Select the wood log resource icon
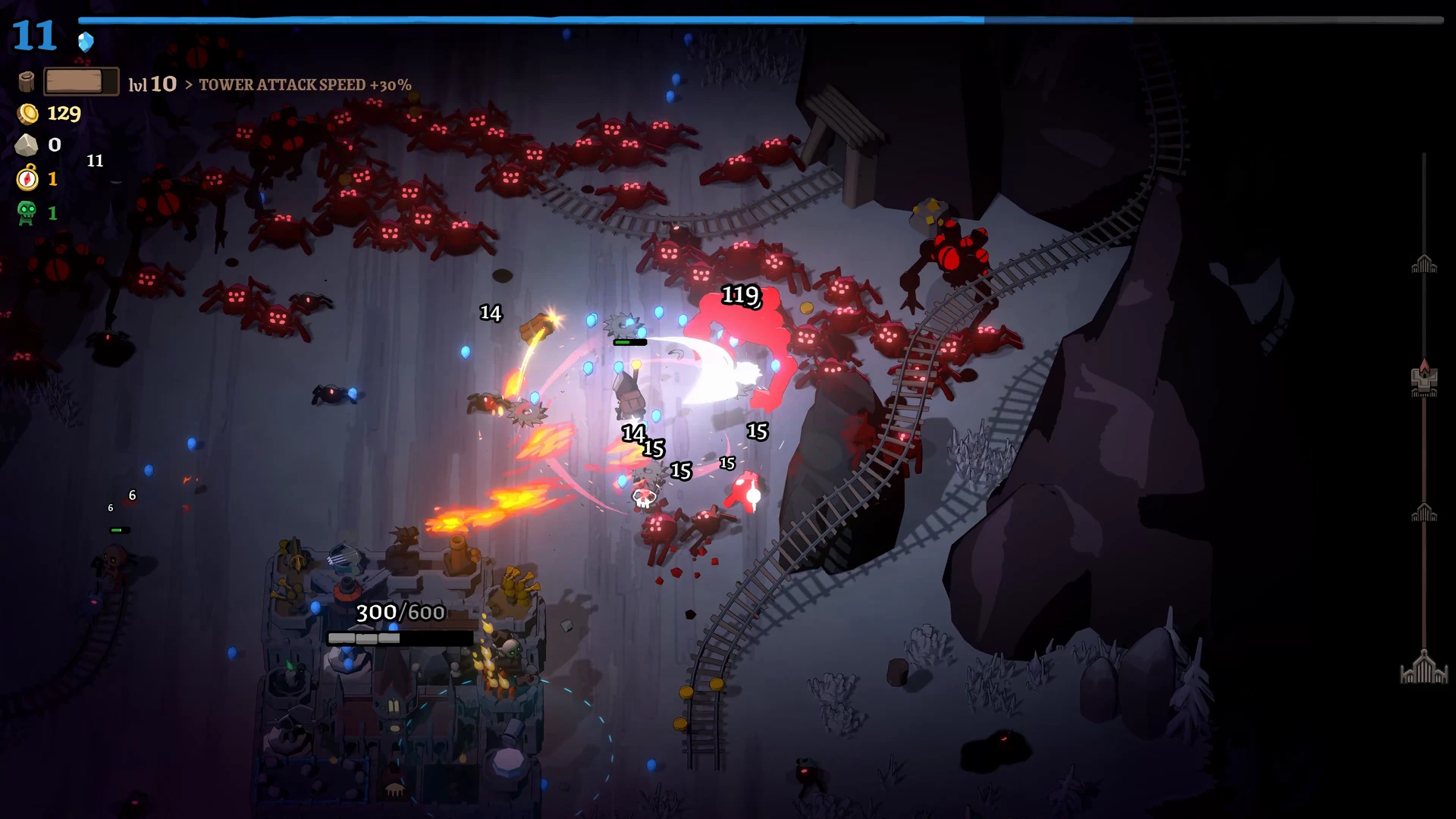 click(27, 82)
